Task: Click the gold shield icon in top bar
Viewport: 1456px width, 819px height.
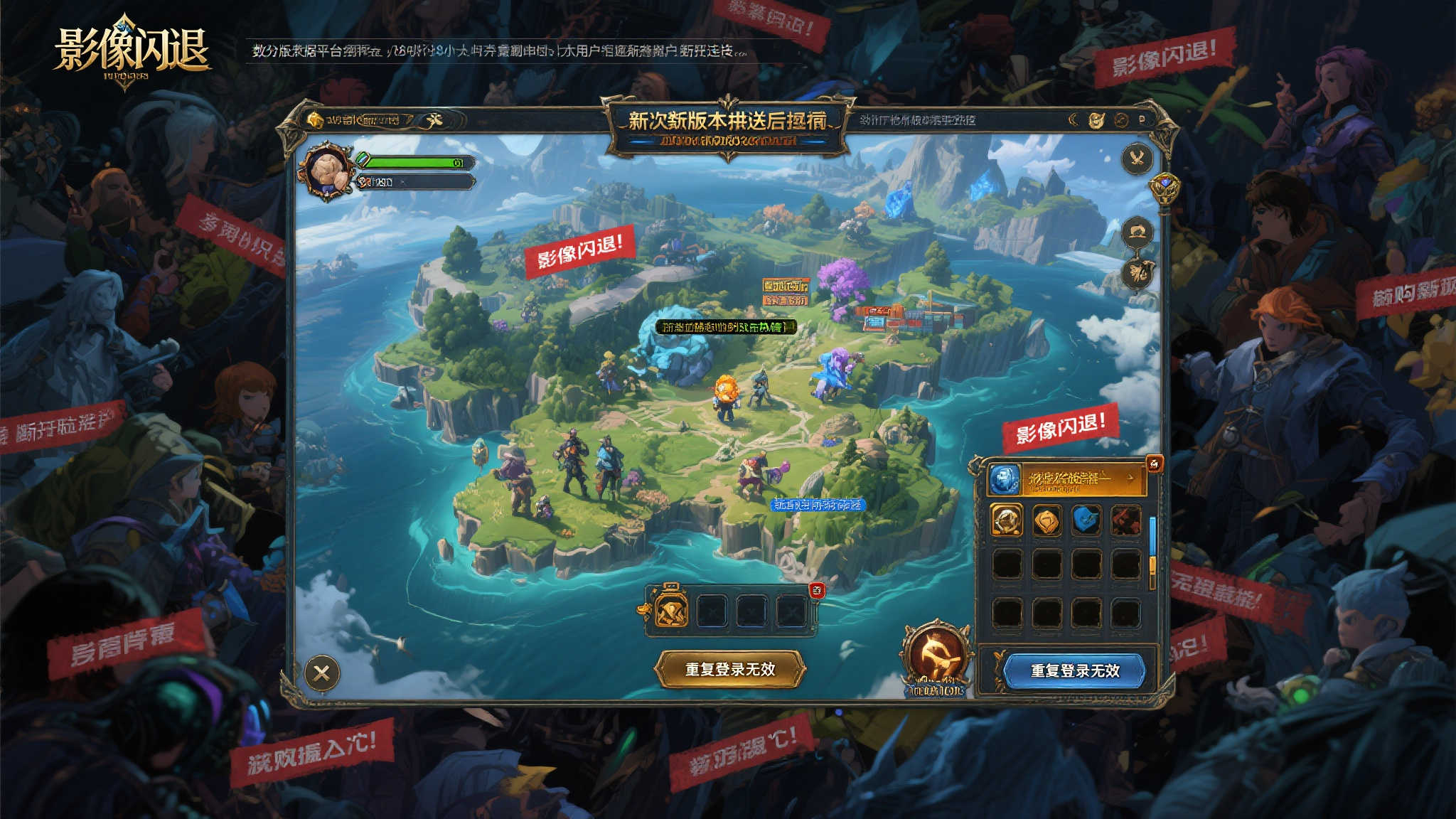Action: tap(1096, 120)
